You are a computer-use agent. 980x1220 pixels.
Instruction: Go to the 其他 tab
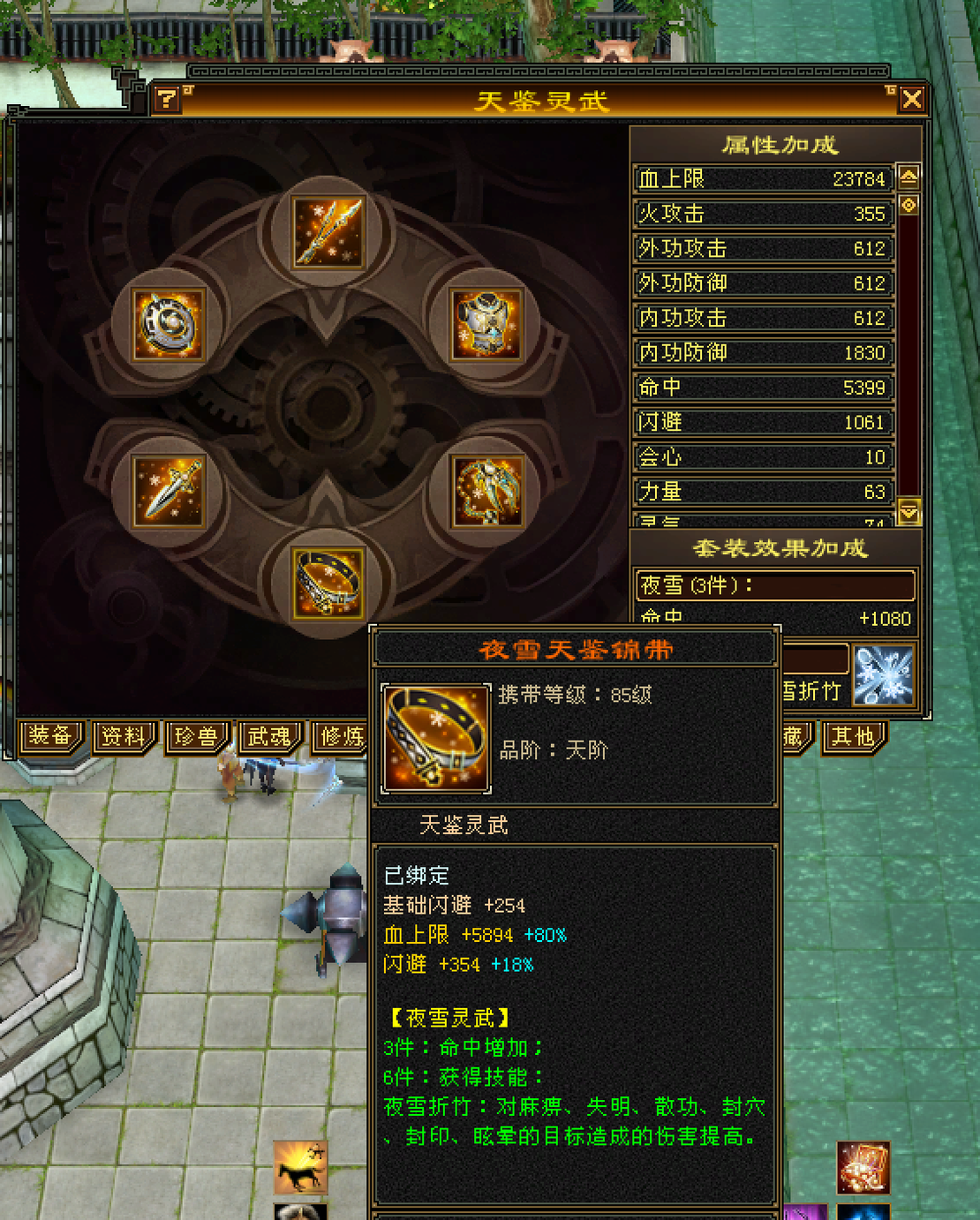pyautogui.click(x=853, y=736)
